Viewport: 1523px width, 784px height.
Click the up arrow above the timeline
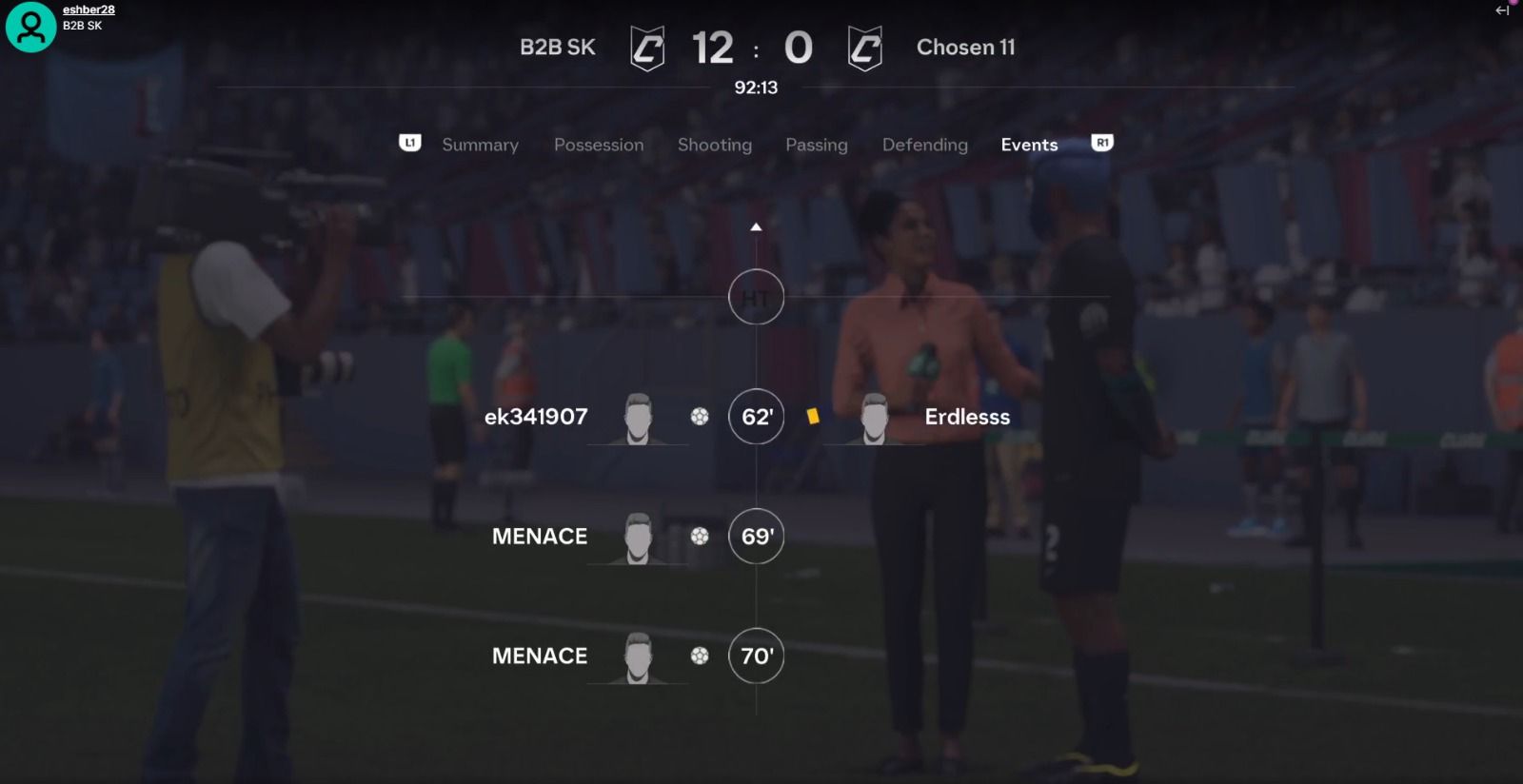click(x=756, y=227)
